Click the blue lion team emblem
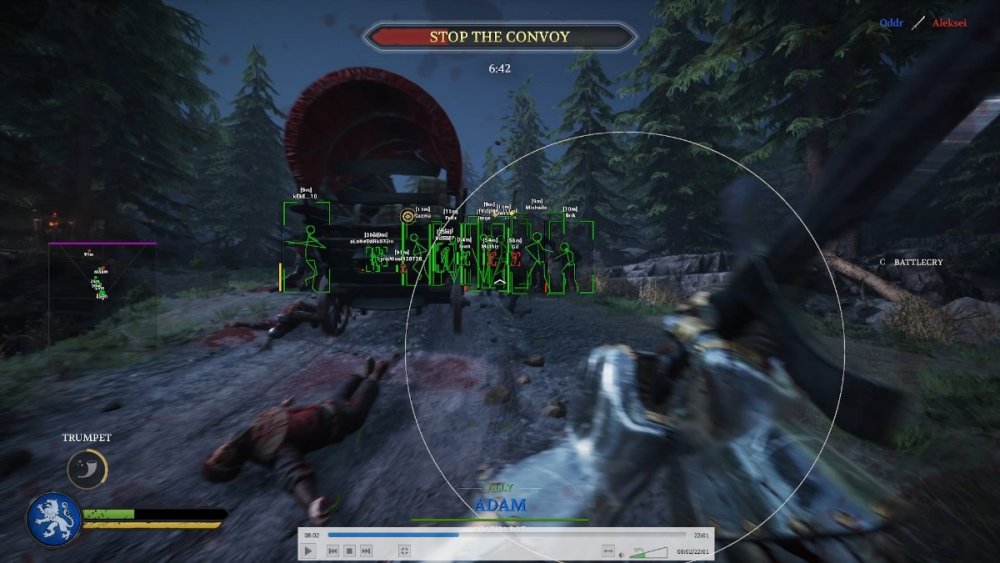The width and height of the screenshot is (1000, 563). click(x=54, y=519)
